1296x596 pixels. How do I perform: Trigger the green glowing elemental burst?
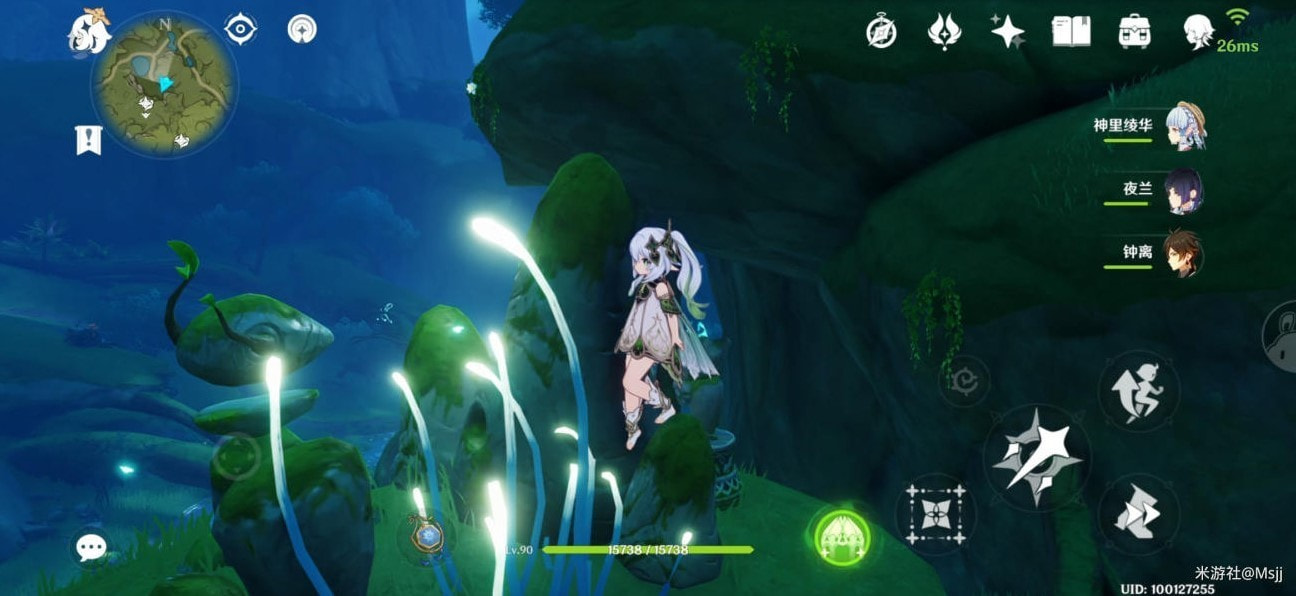coord(842,540)
